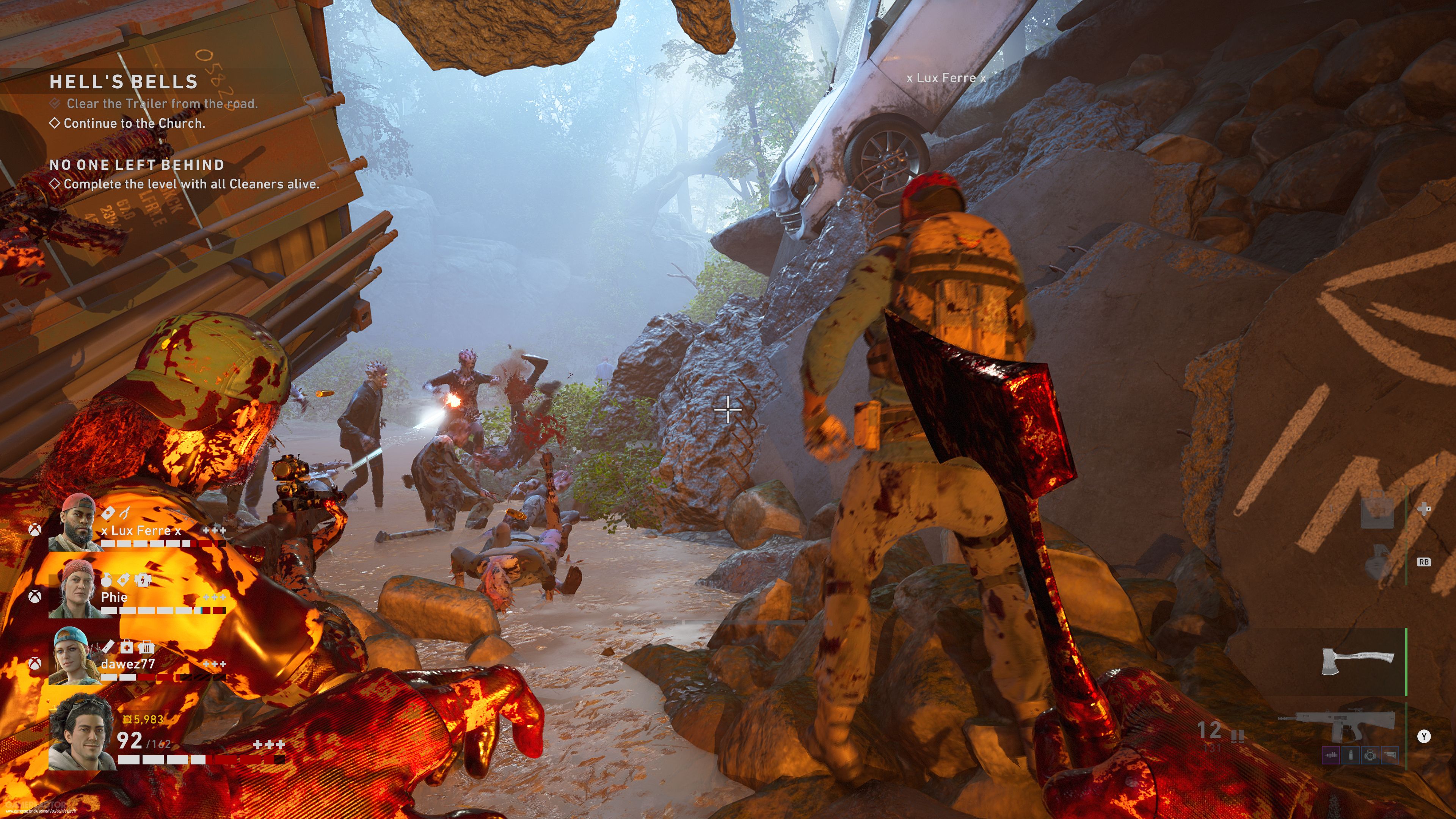The width and height of the screenshot is (1456, 819).
Task: Select teammate Phie's portrait
Action: (x=76, y=590)
